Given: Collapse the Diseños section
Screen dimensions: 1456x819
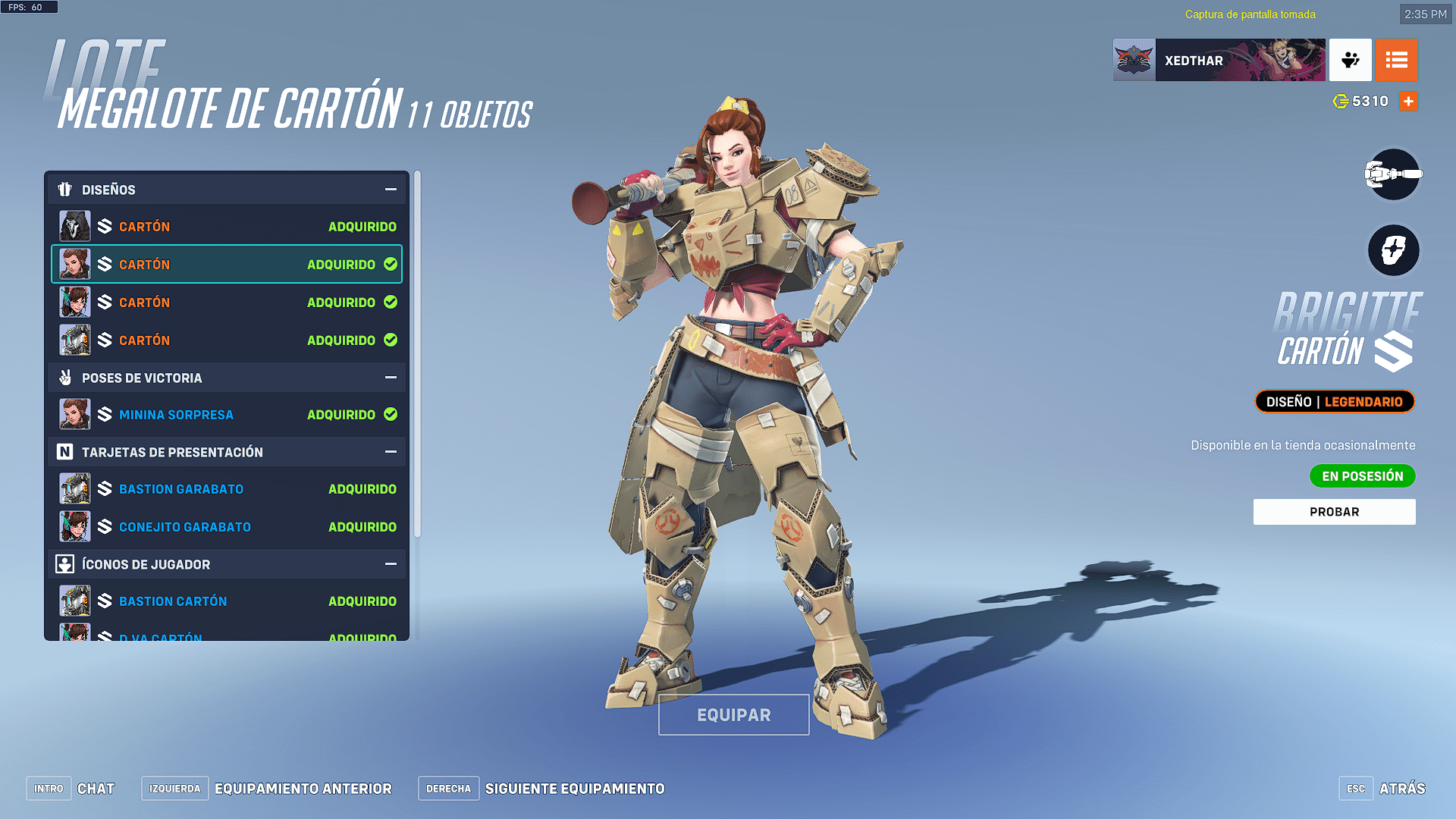Looking at the screenshot, I should (391, 190).
